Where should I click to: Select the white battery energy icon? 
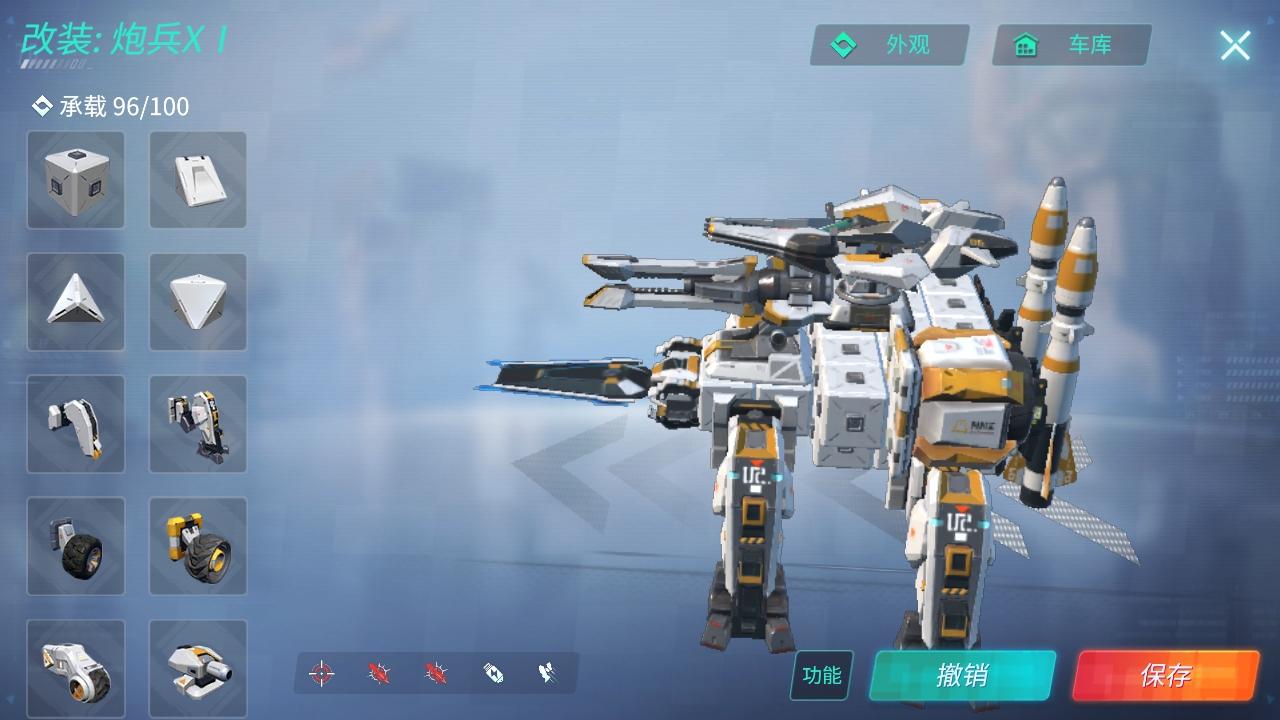pyautogui.click(x=493, y=673)
